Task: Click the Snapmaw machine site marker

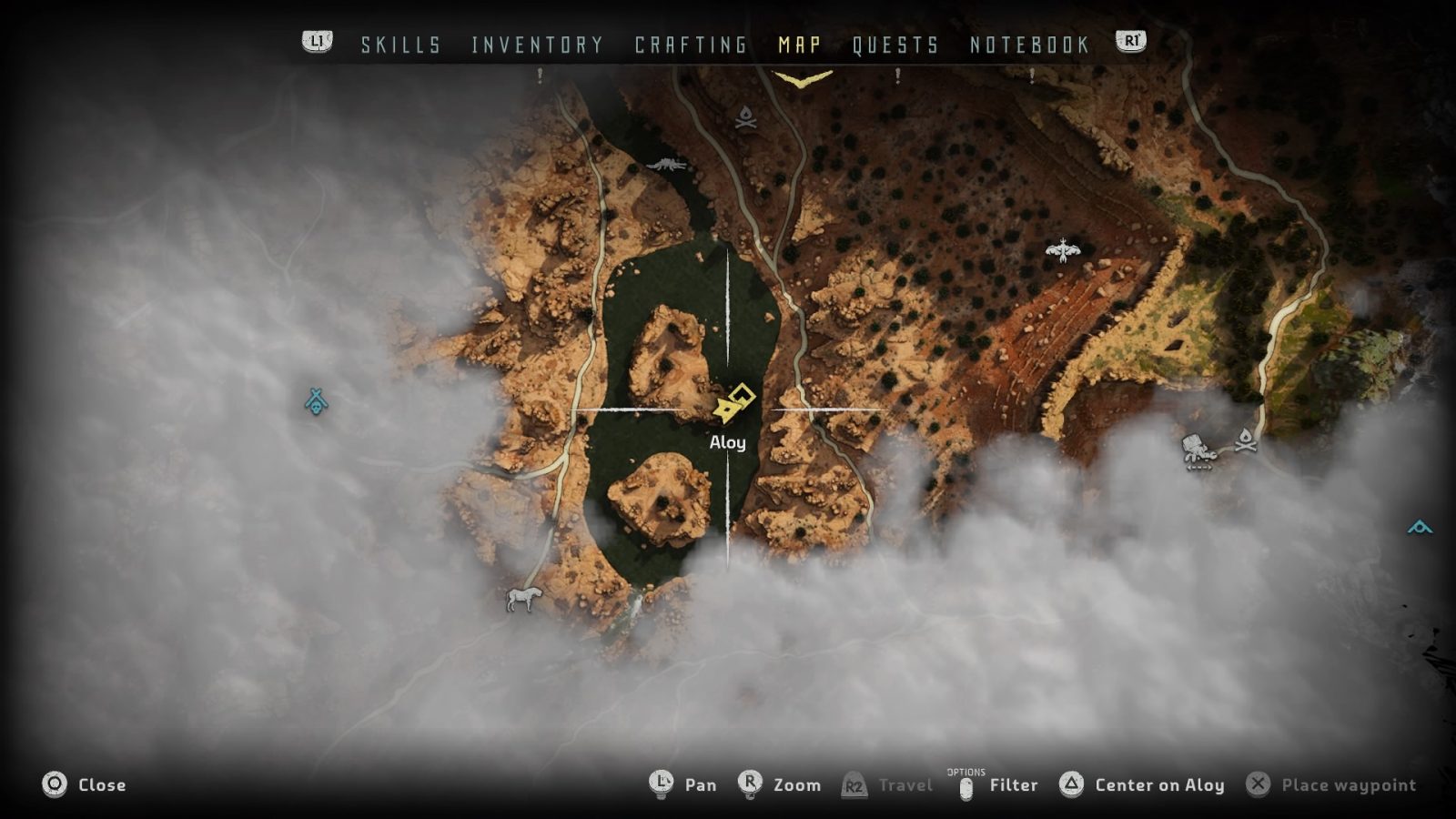Action: pyautogui.click(x=668, y=165)
